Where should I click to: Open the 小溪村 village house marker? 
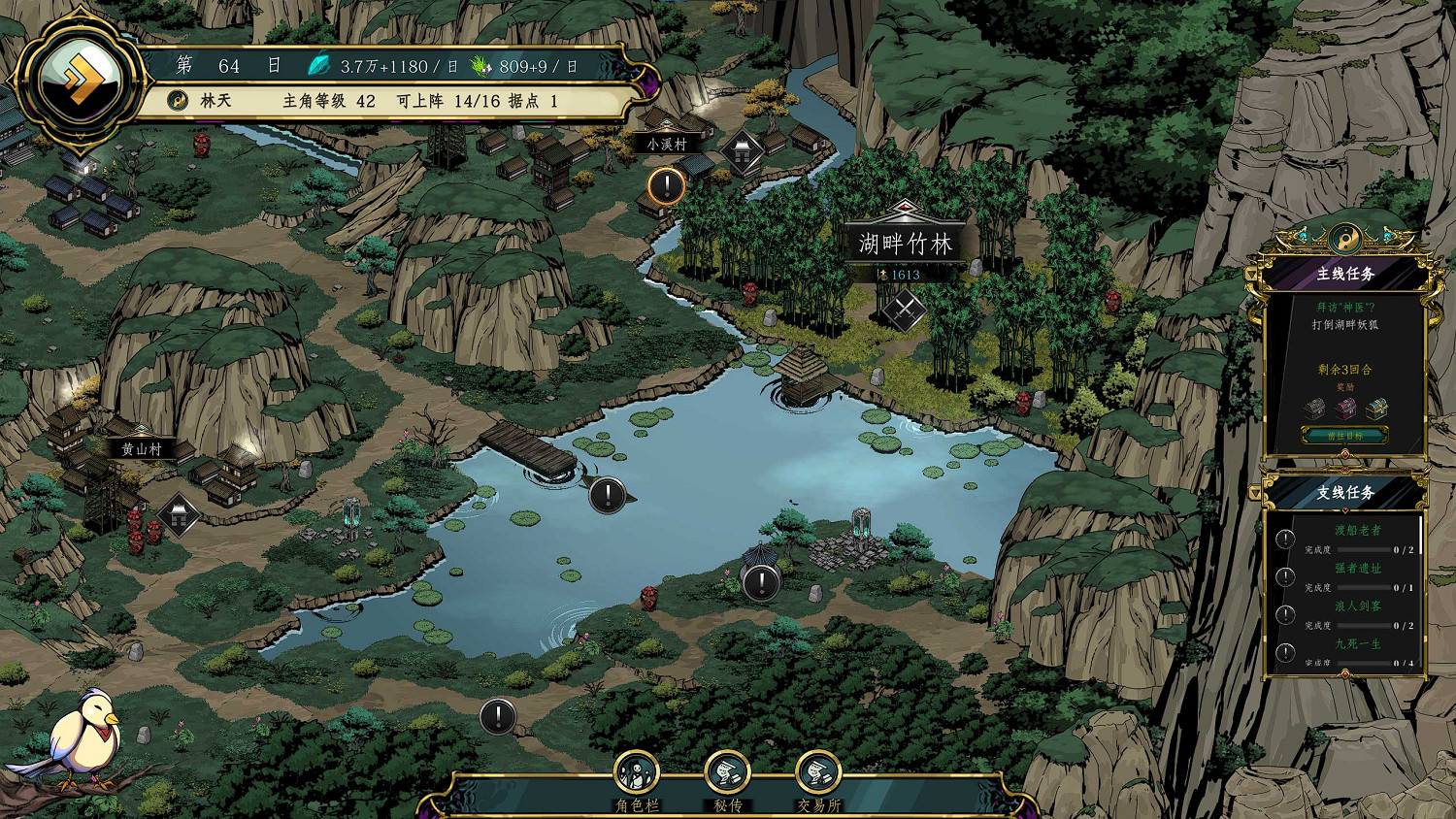point(744,152)
